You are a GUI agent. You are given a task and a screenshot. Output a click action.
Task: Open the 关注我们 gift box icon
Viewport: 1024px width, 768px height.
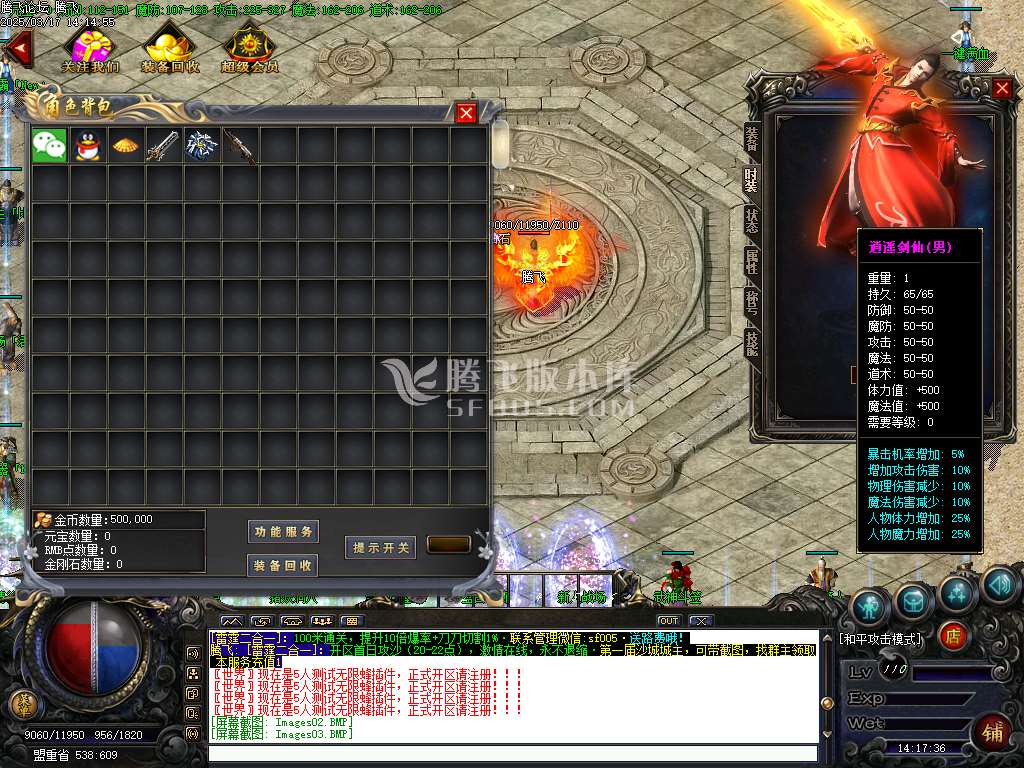tap(91, 48)
